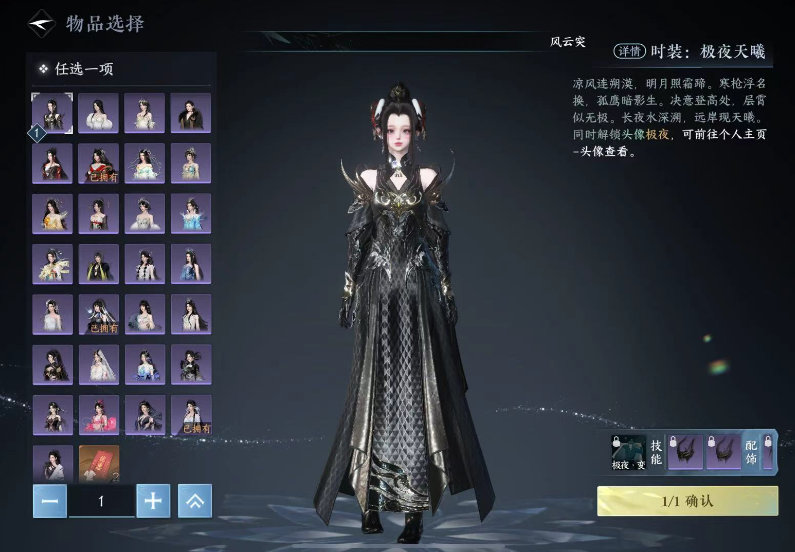Open the 技能 skill section
This screenshot has width=795, height=552.
pos(656,452)
